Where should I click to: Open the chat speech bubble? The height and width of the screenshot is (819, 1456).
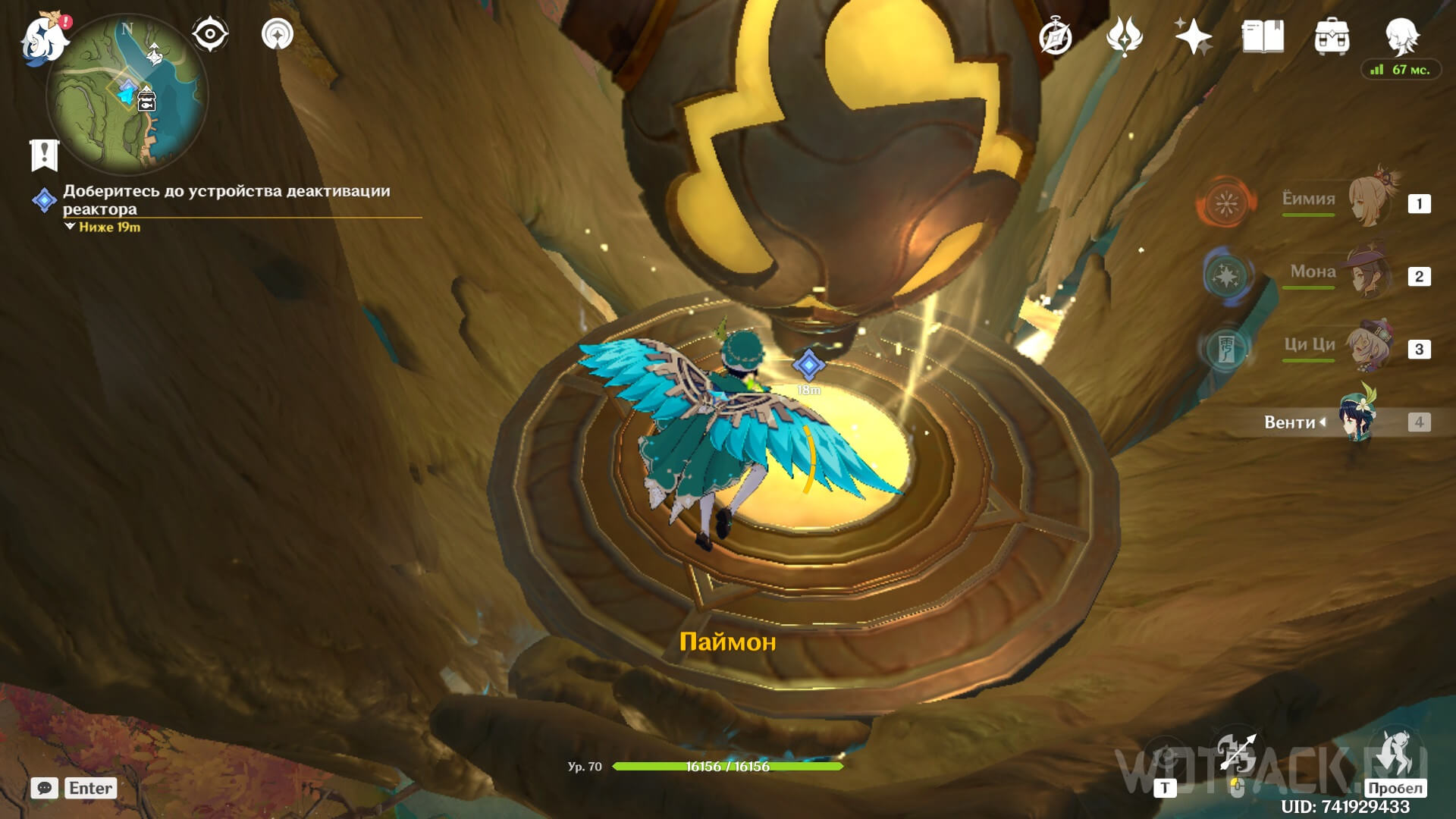pos(45,788)
